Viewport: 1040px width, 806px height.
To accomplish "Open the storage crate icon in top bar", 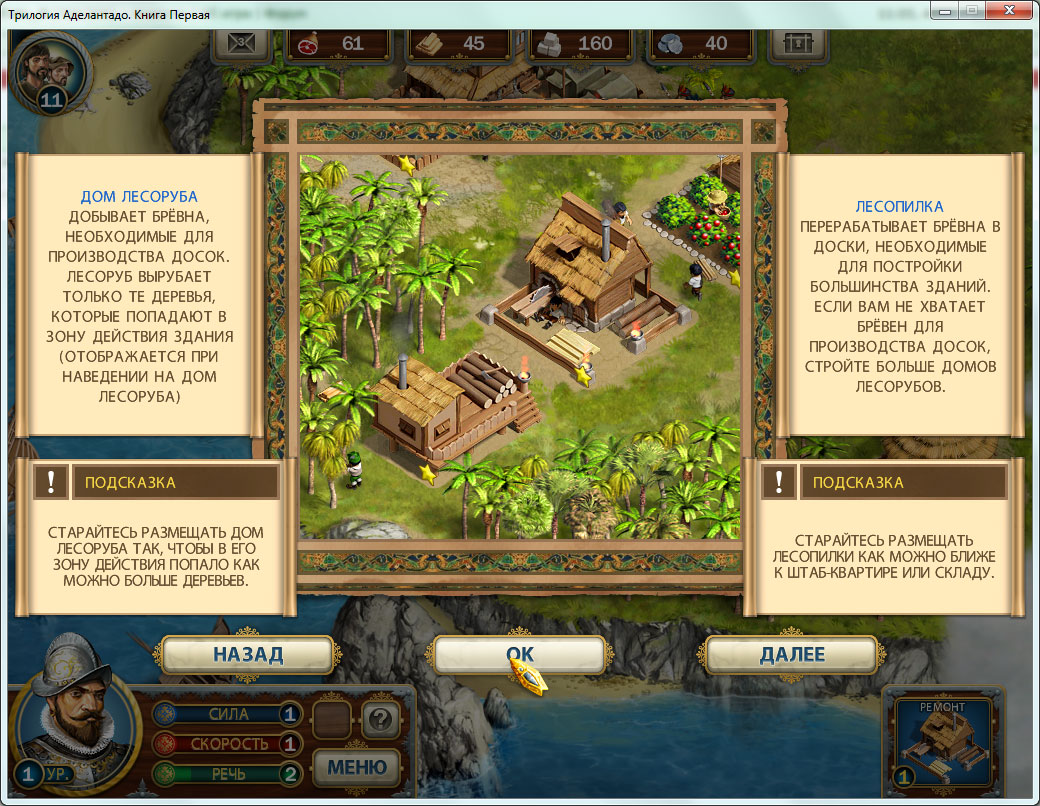I will tap(799, 44).
